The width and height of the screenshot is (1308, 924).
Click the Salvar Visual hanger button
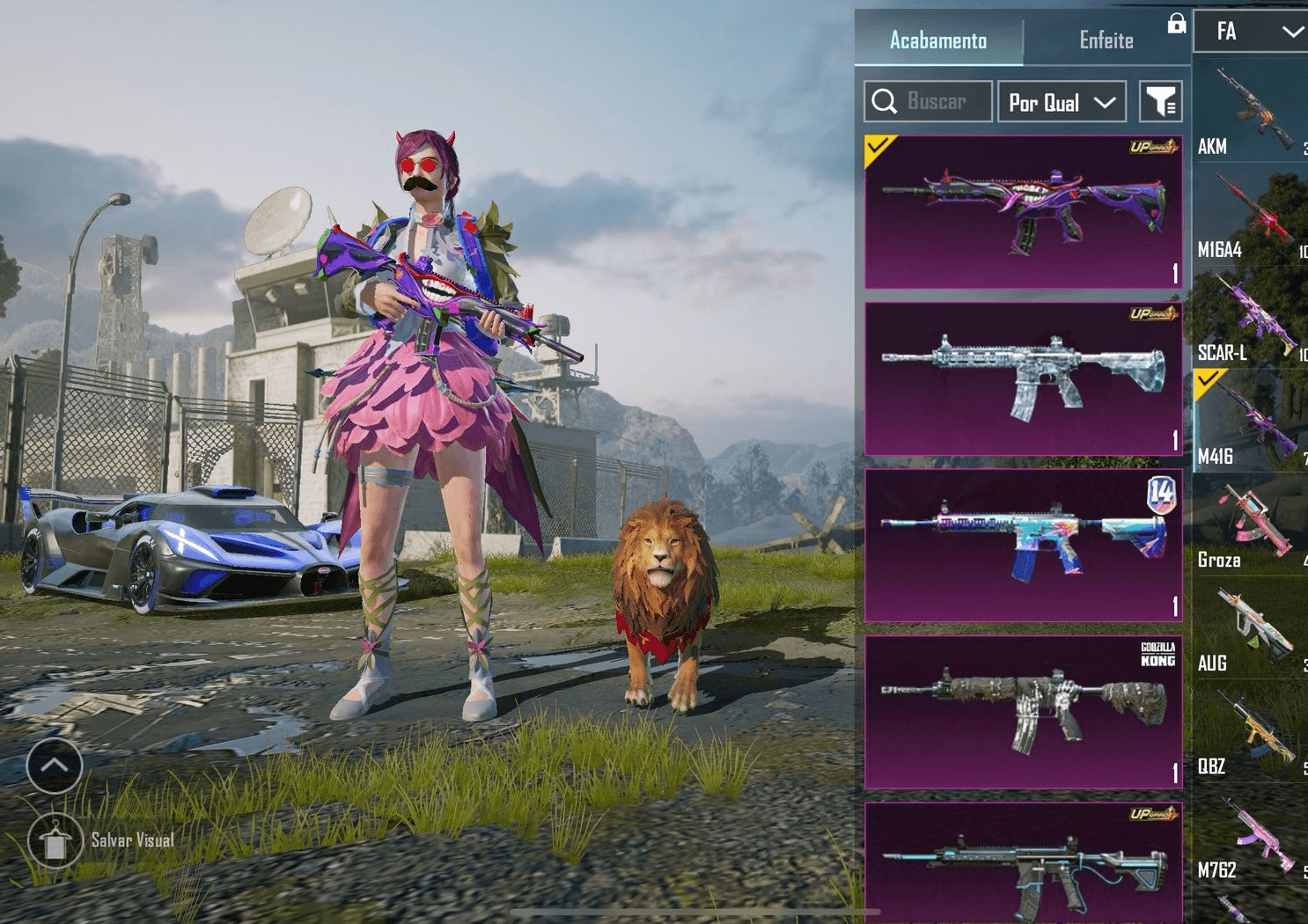(55, 840)
